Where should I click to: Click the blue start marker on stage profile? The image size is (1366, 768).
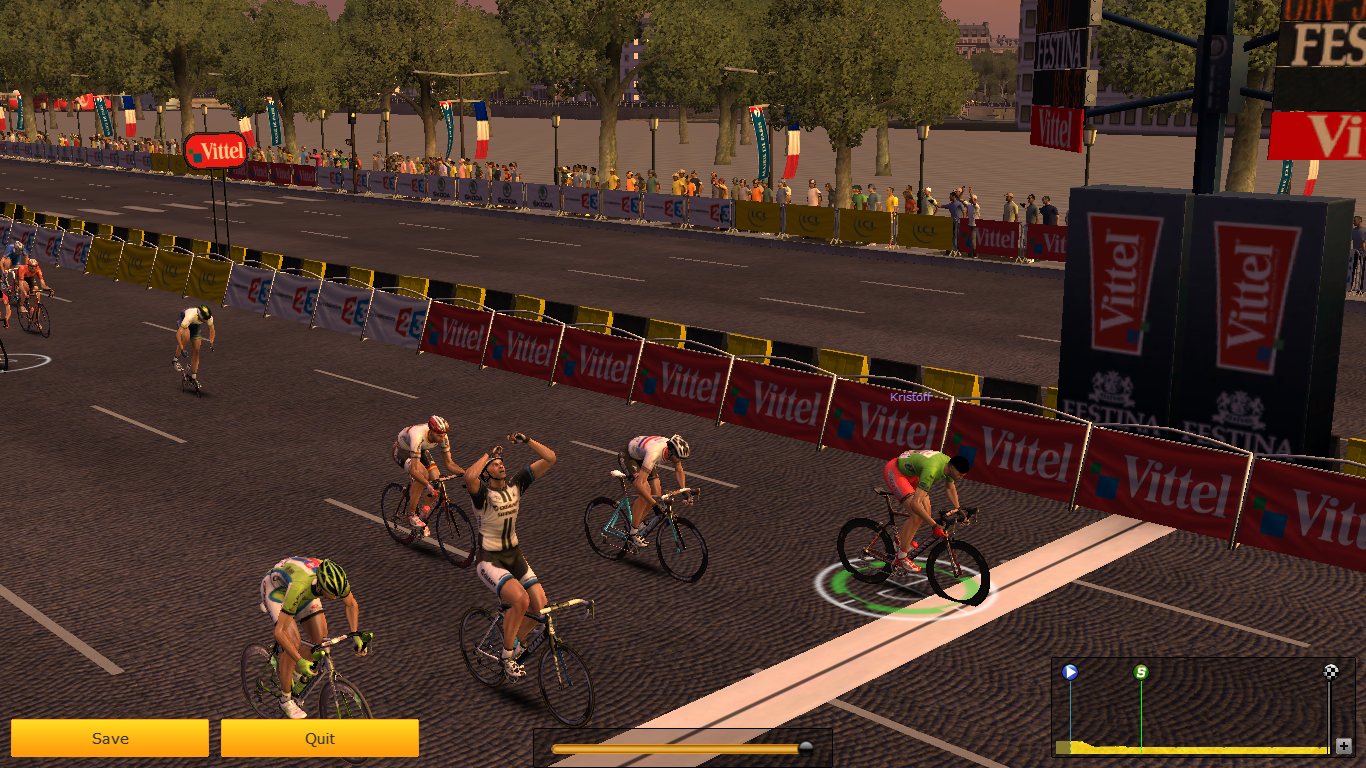[1070, 672]
